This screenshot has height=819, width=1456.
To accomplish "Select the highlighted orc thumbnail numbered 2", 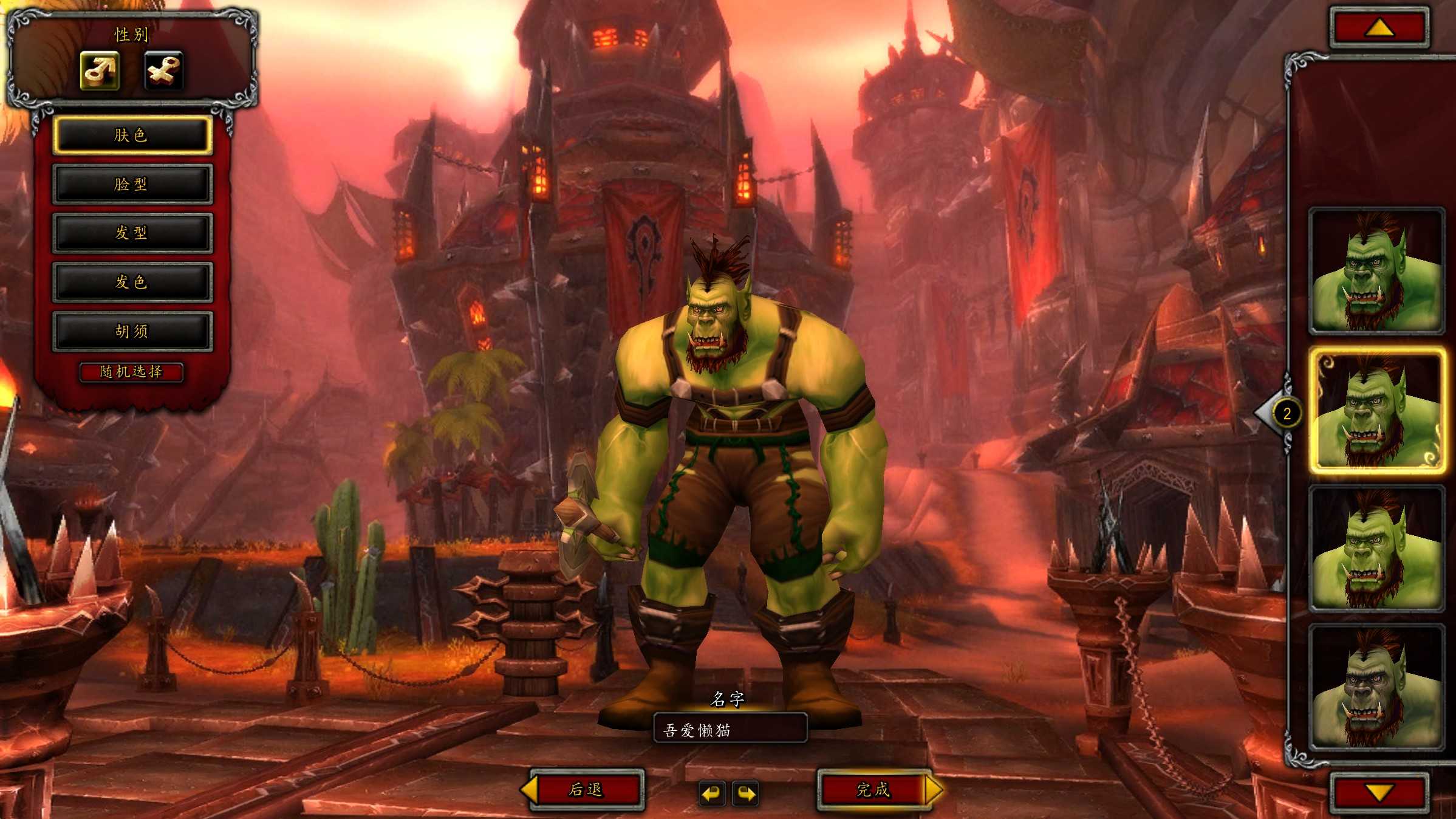I will (1376, 411).
